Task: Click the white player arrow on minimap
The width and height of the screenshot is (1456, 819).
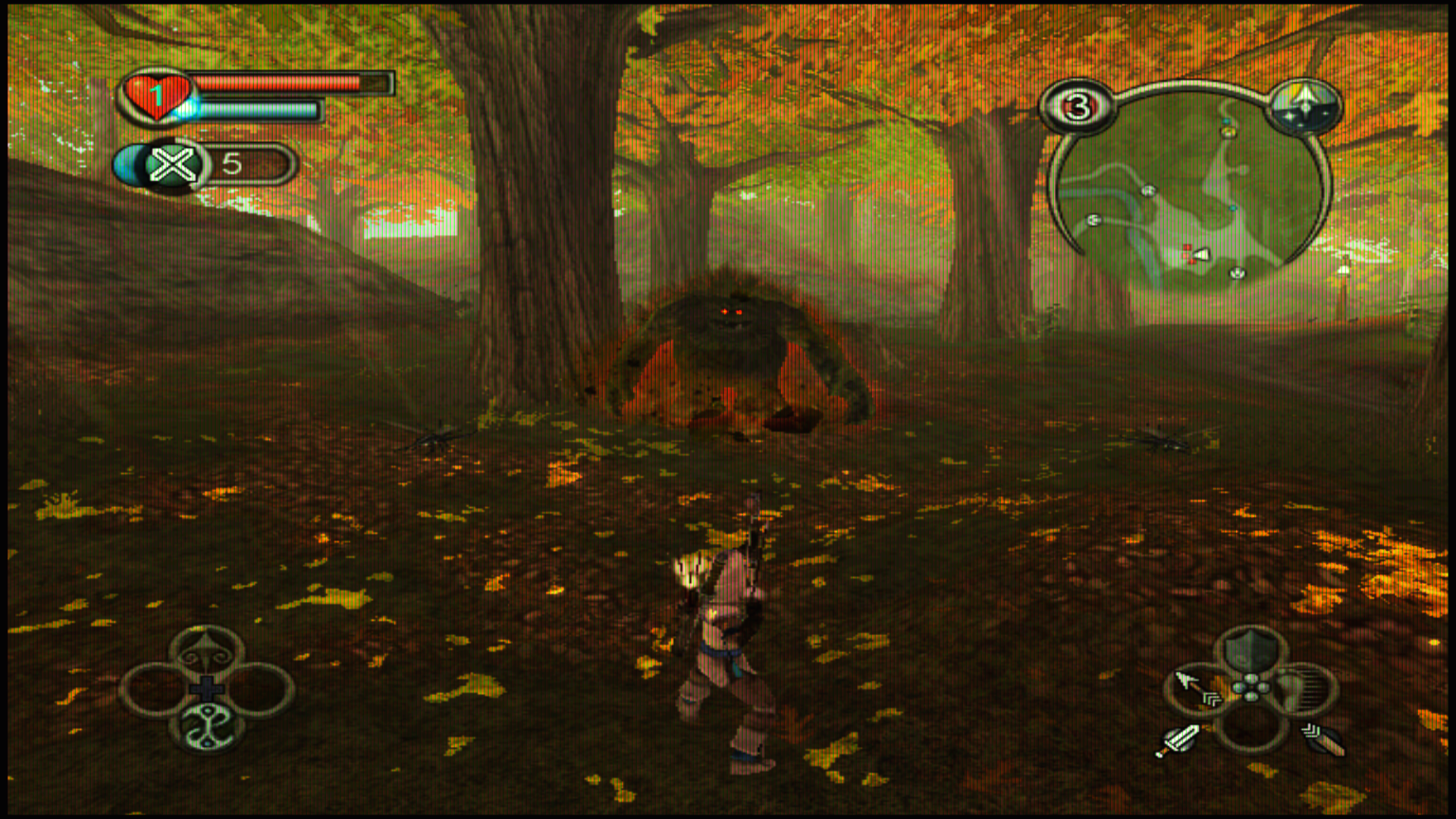Action: (1201, 253)
